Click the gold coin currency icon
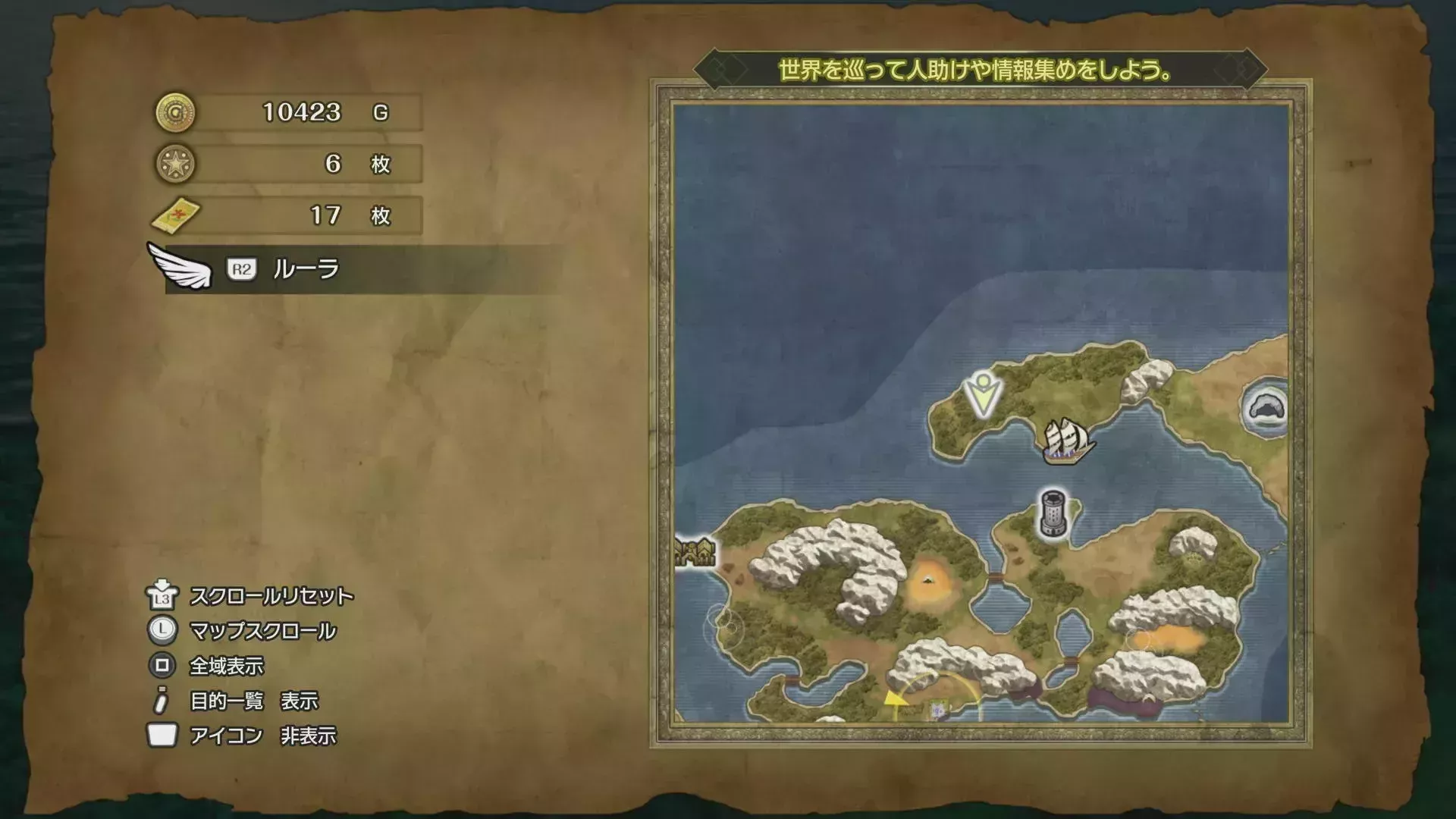The image size is (1456, 819). [x=176, y=112]
